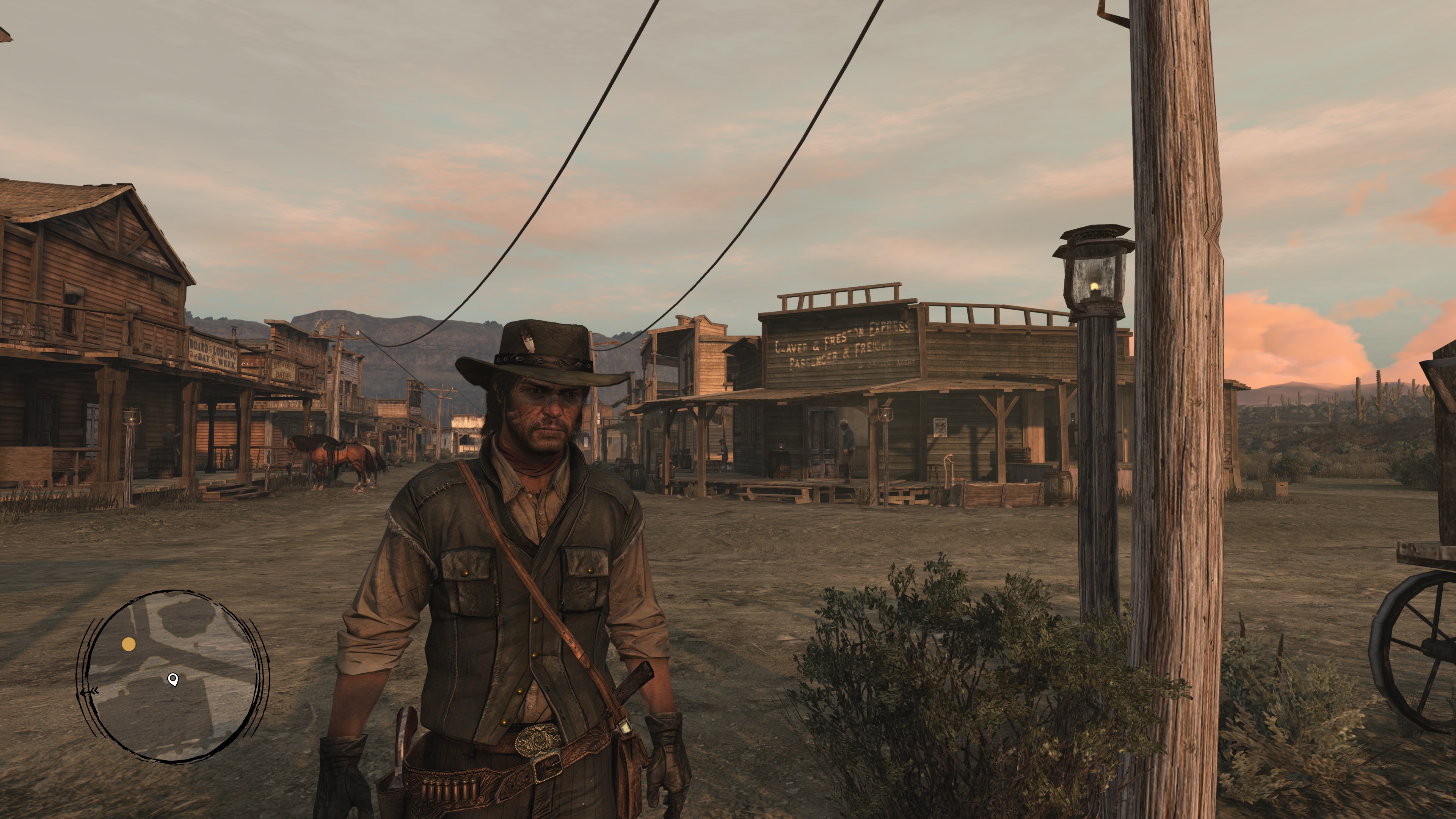1456x819 pixels.
Task: Select the yellow dot marker on the minimap
Action: 129,644
